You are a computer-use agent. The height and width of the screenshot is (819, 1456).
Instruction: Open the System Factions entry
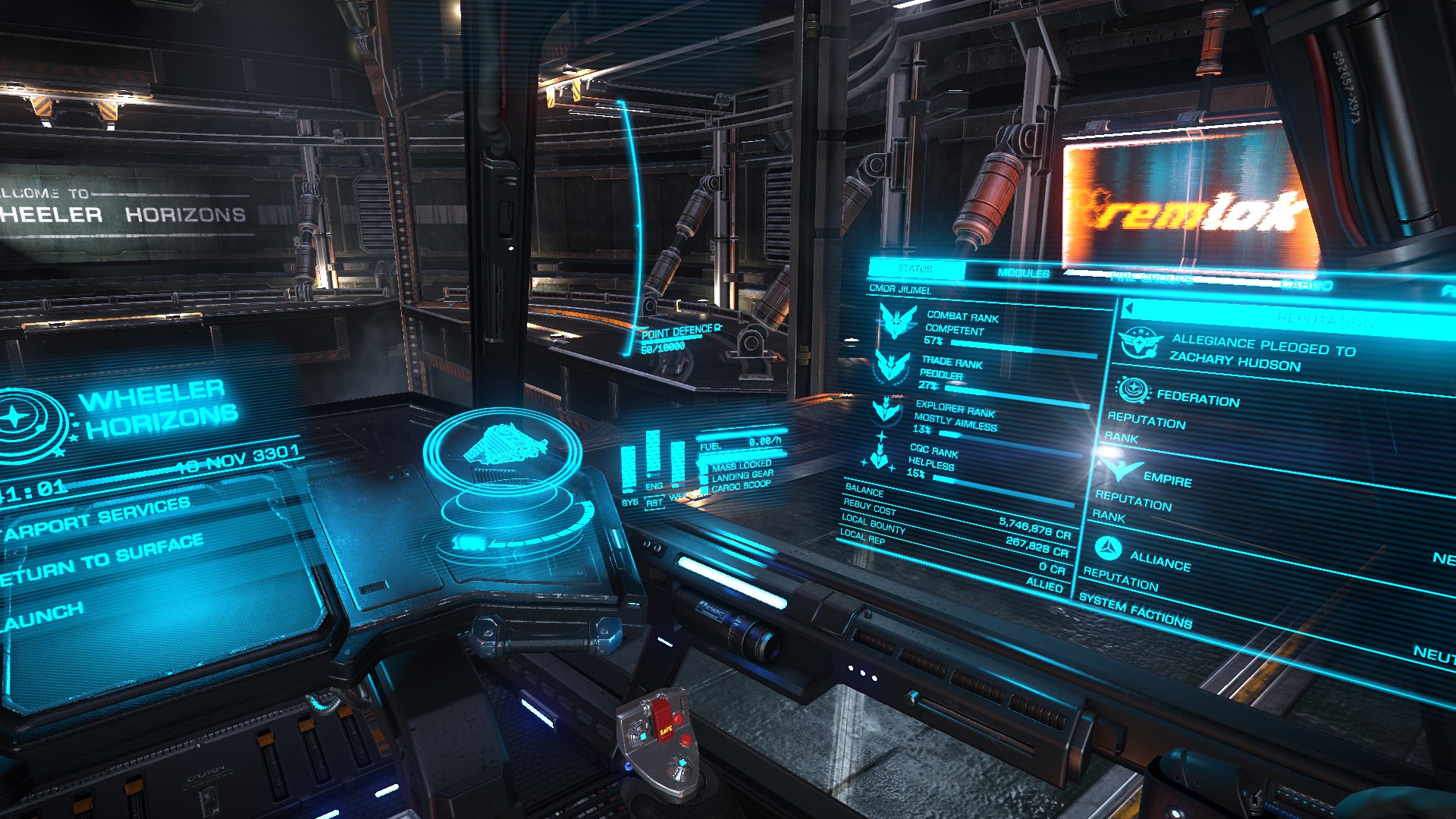tap(1135, 610)
